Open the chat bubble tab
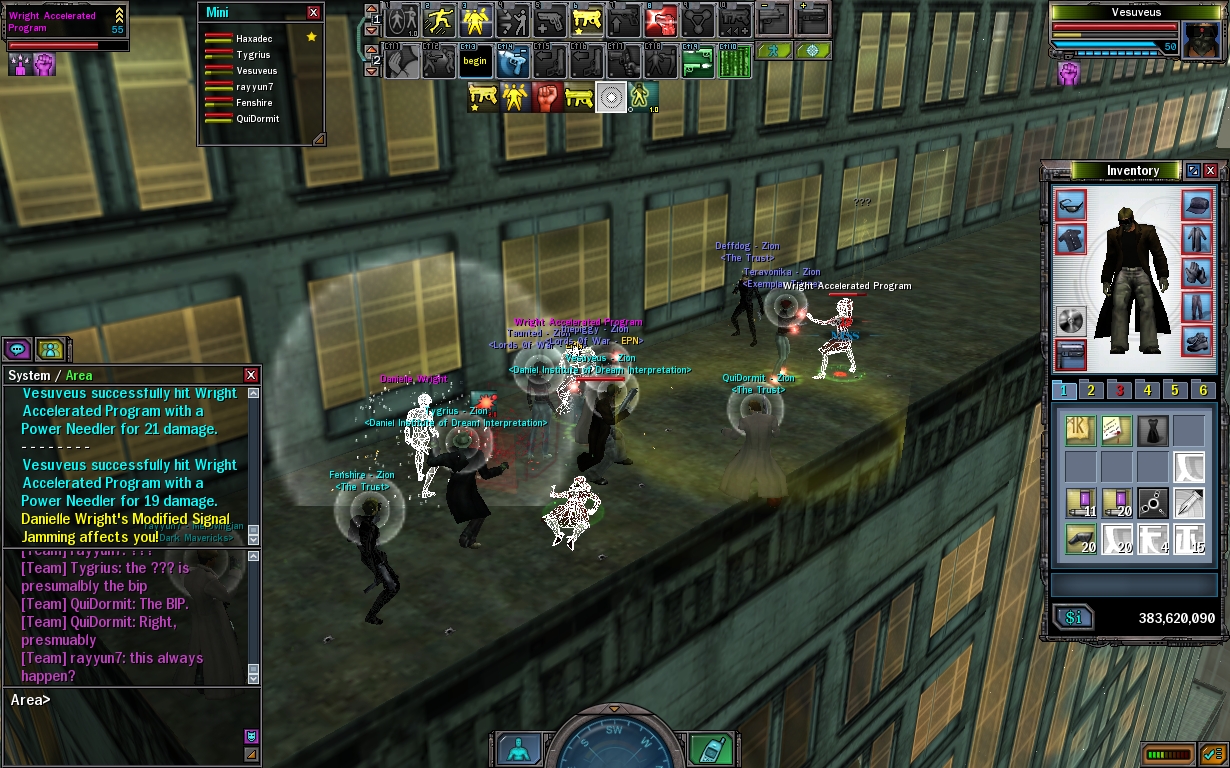The width and height of the screenshot is (1230, 768). pos(18,349)
